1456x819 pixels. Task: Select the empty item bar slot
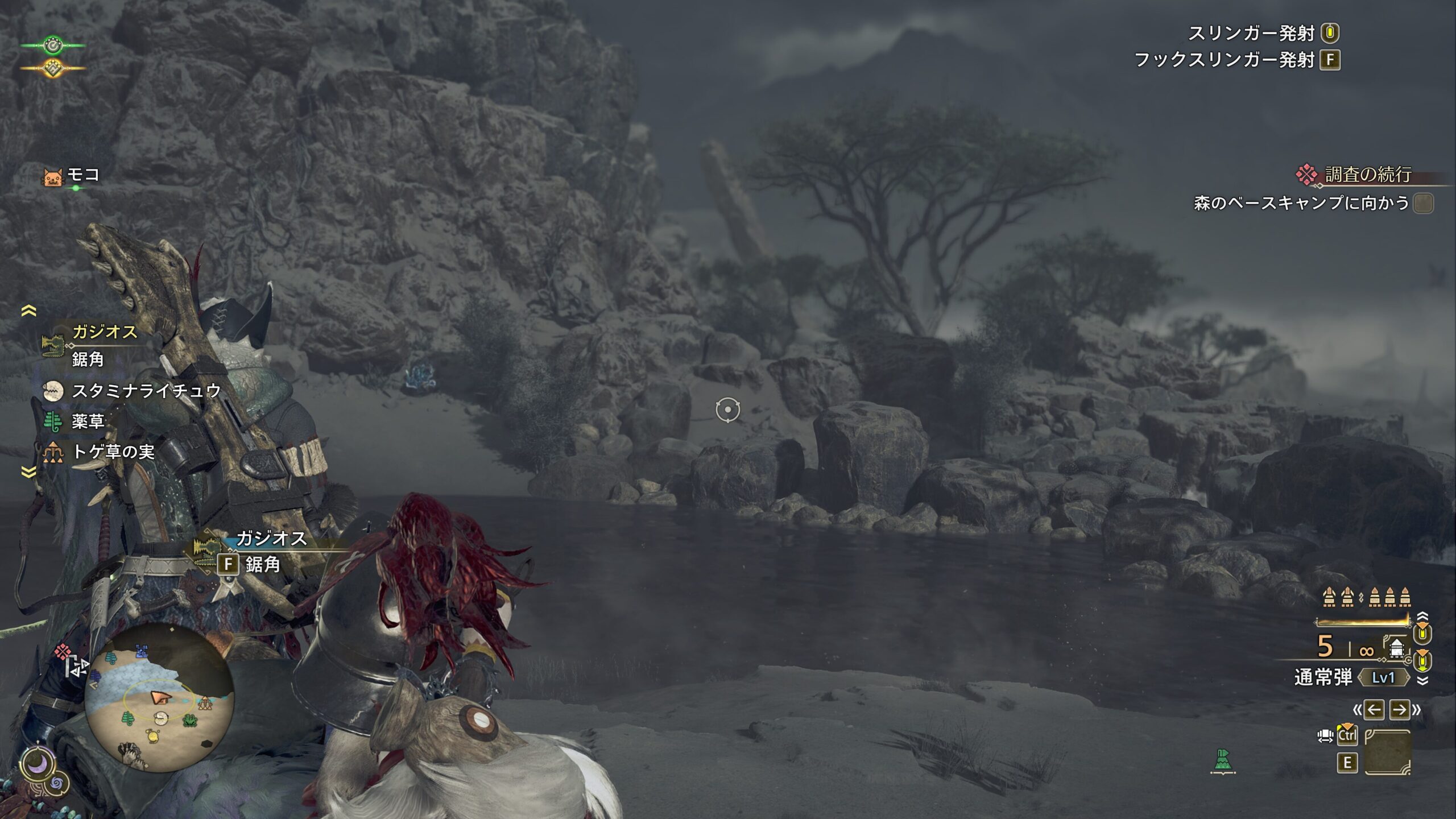1388,752
